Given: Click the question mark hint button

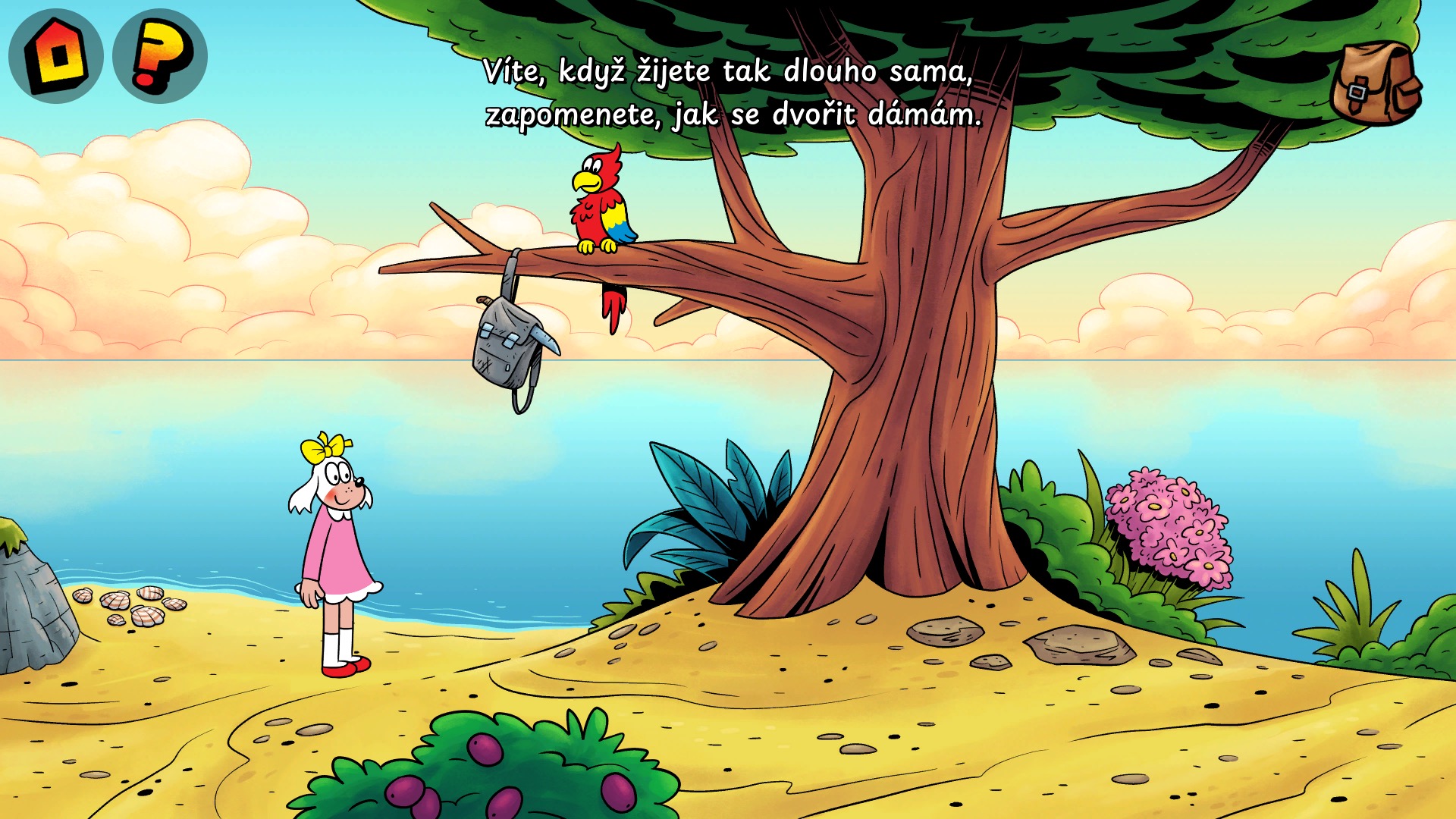Looking at the screenshot, I should tap(160, 56).
